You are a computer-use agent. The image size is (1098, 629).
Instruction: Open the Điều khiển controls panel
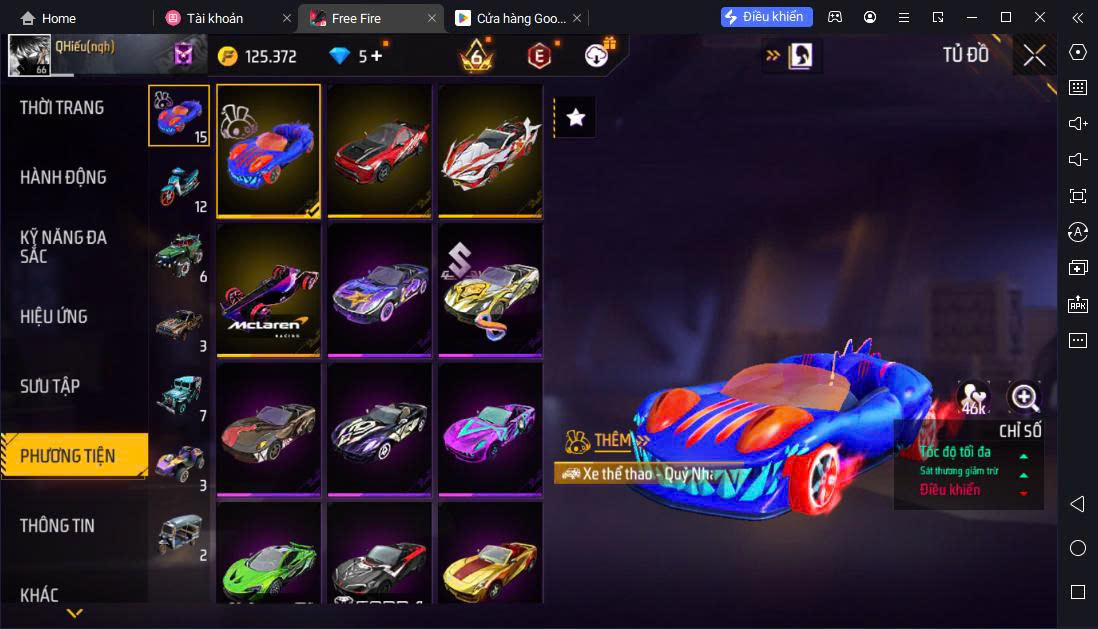tap(766, 17)
